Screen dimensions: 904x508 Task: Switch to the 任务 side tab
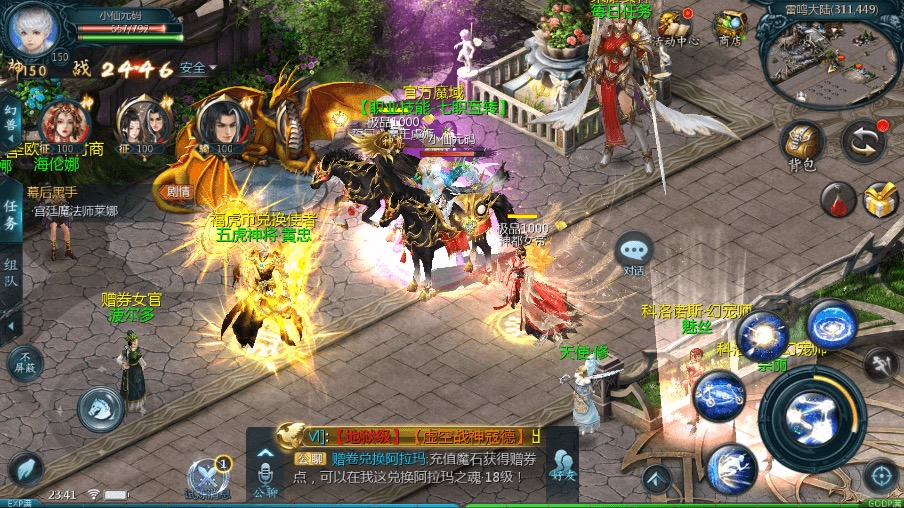click(x=11, y=212)
